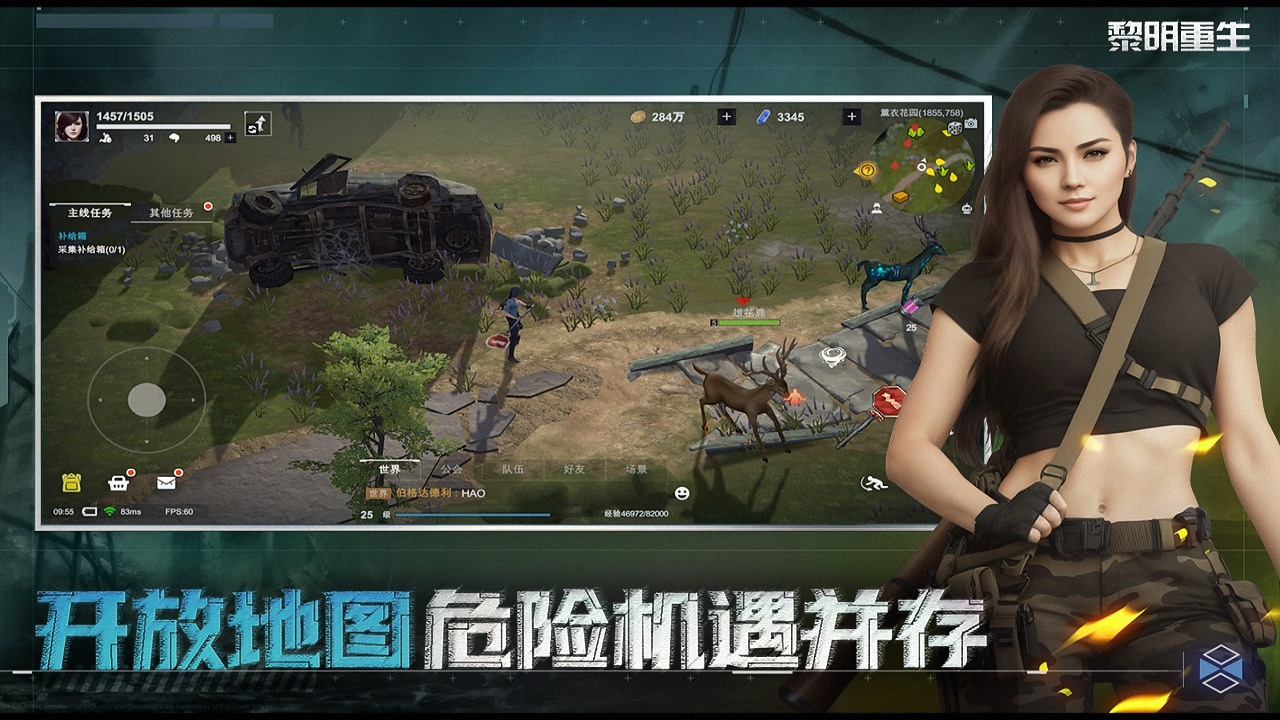Screen dimensions: 1280x720
Task: Tap the smiley emoji icon in the chat bar
Action: [682, 491]
